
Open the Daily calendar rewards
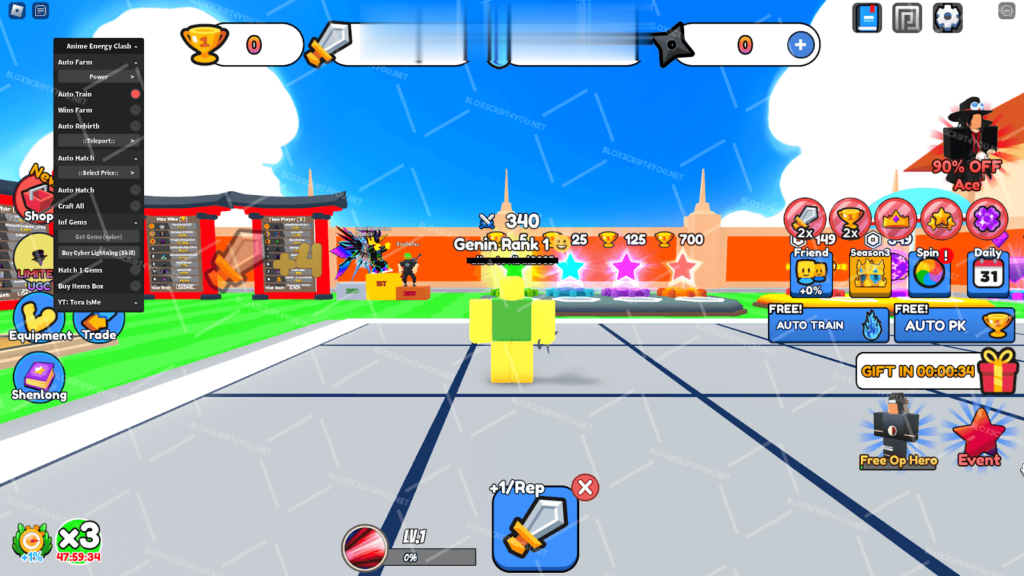989,270
